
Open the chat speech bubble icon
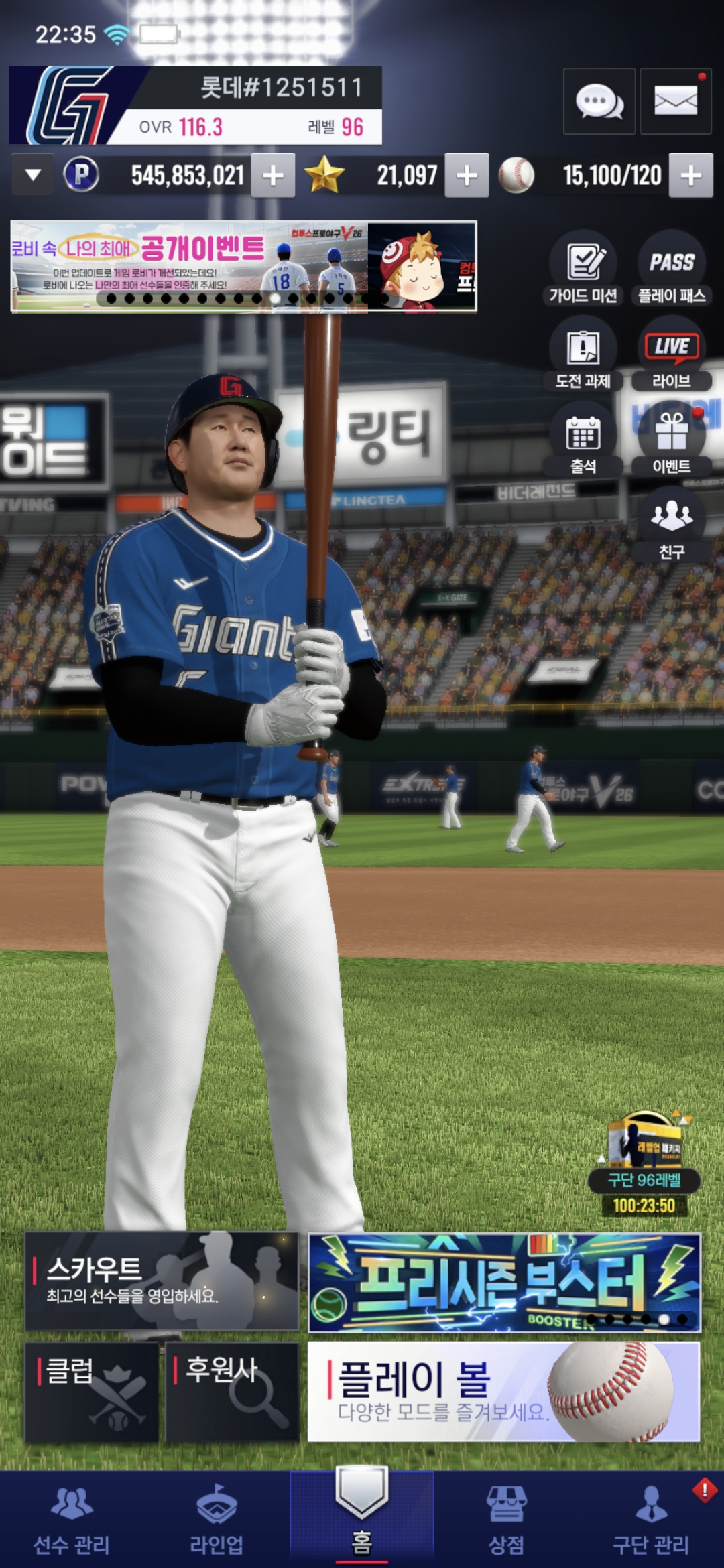point(599,102)
